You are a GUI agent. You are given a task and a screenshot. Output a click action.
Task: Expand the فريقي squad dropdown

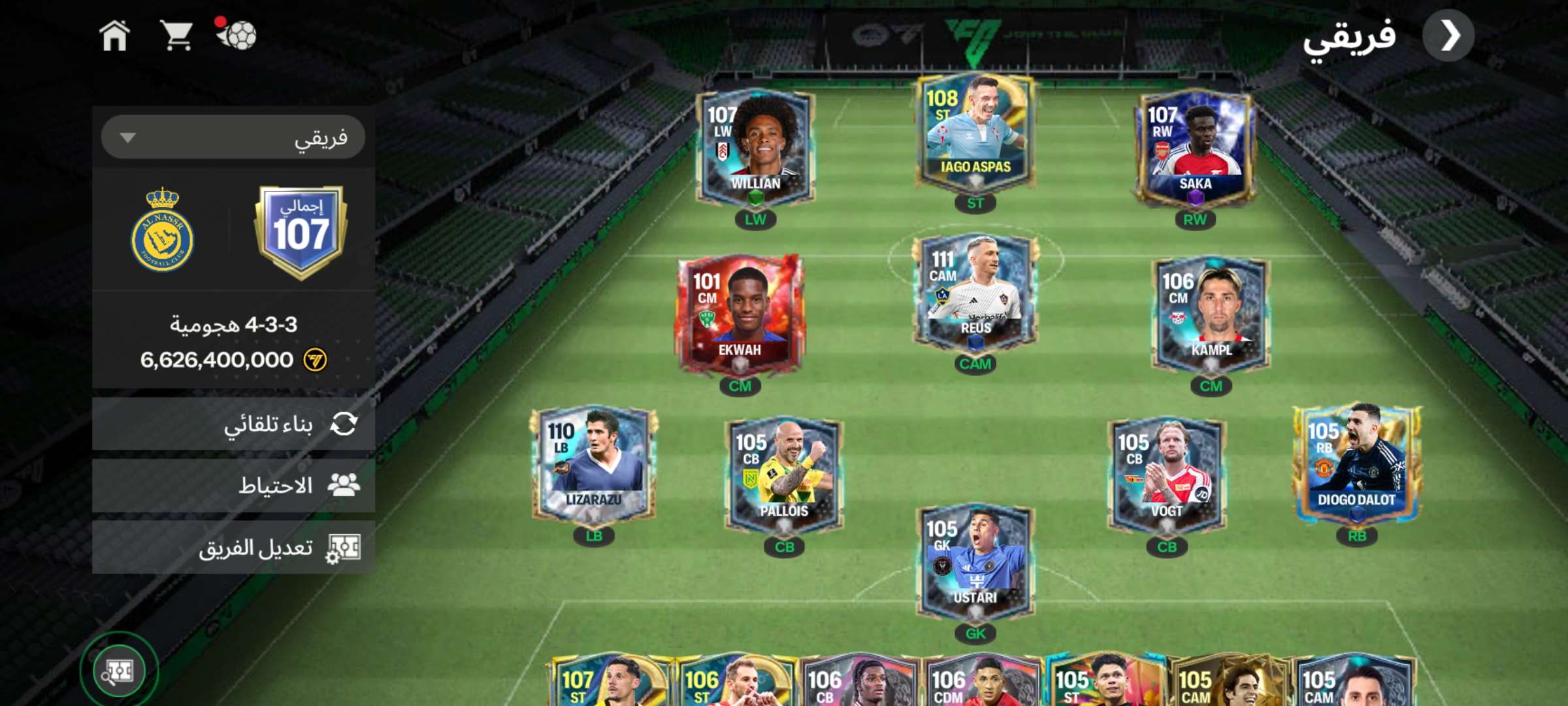pyautogui.click(x=233, y=137)
